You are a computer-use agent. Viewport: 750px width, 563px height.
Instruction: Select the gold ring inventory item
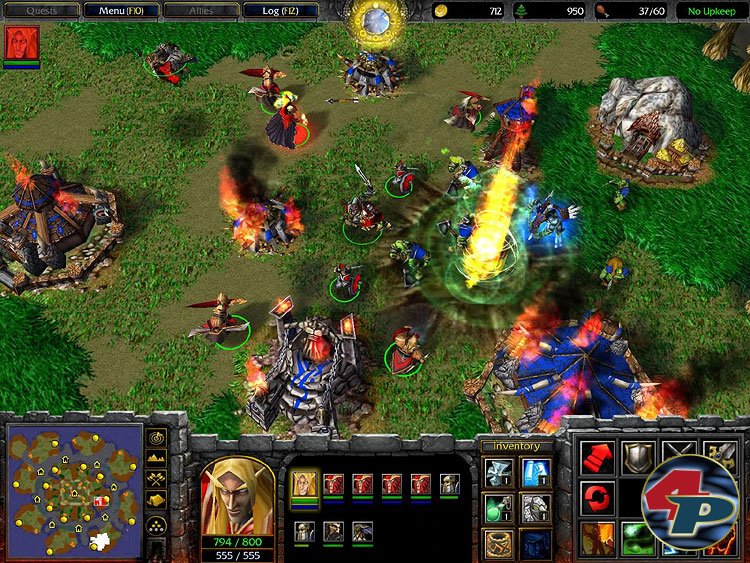click(x=497, y=543)
